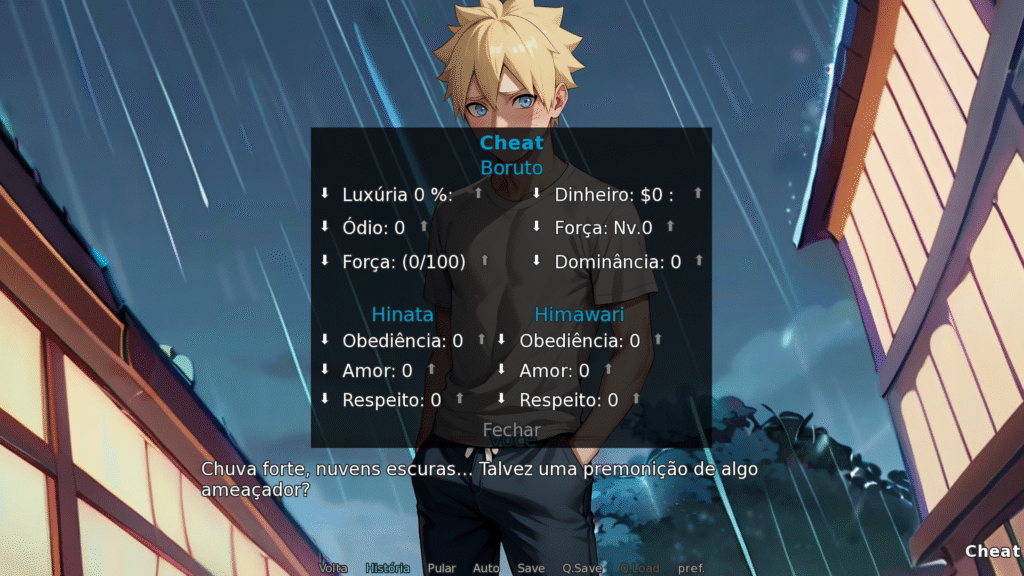
Task: Open the Save menu
Action: click(531, 568)
